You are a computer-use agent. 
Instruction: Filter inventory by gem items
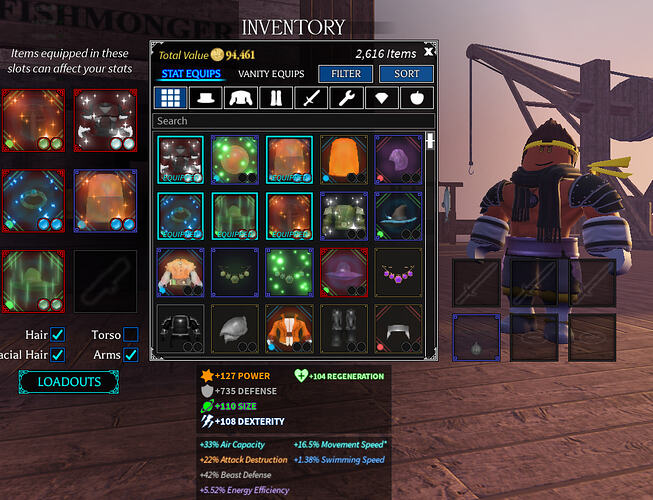382,98
